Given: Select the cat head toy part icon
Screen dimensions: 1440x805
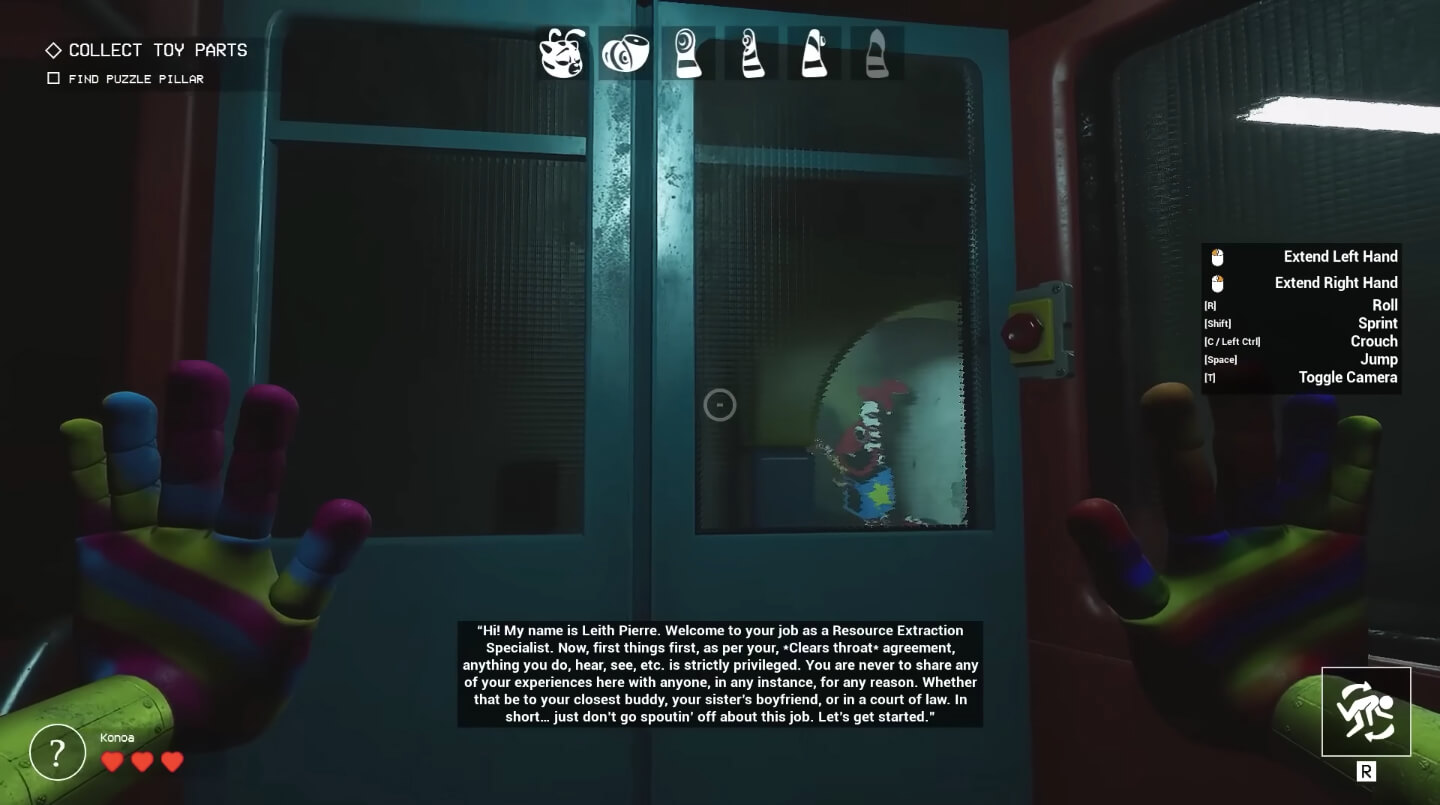Looking at the screenshot, I should pyautogui.click(x=562, y=54).
